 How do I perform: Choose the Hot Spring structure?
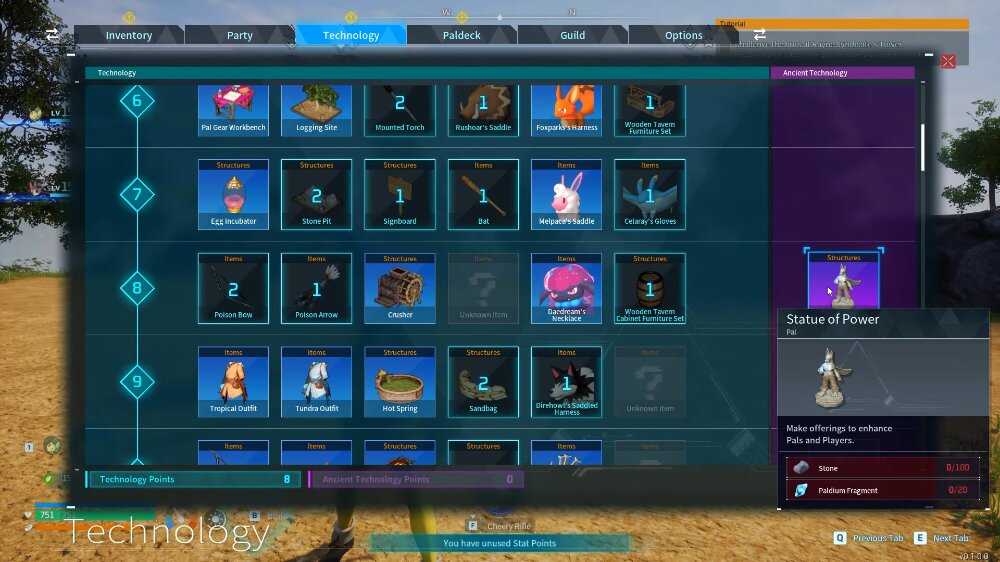tap(400, 381)
